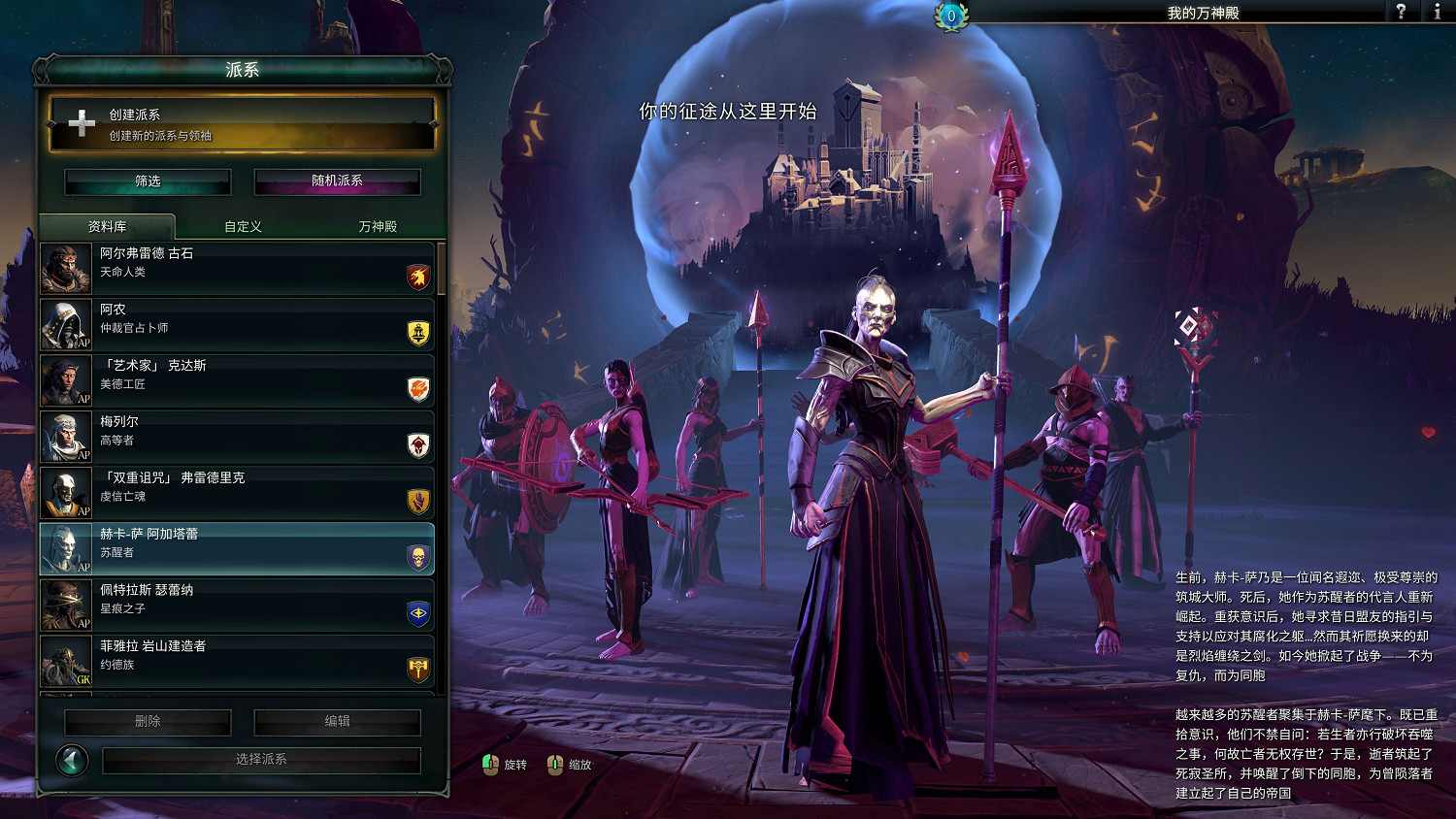Choose the 阿农 faction entry

[x=236, y=324]
